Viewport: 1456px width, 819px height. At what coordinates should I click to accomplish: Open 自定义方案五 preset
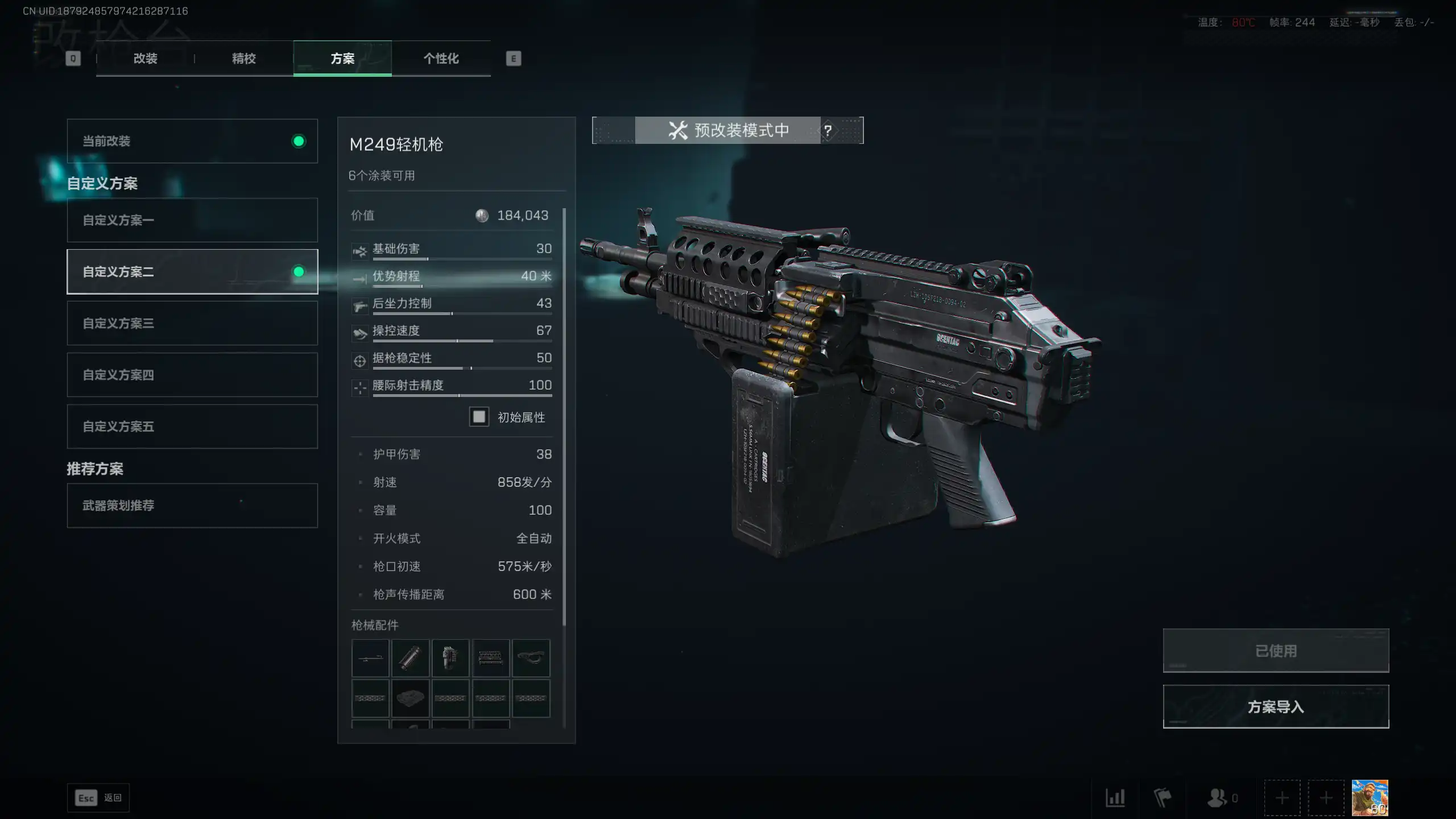(x=192, y=427)
